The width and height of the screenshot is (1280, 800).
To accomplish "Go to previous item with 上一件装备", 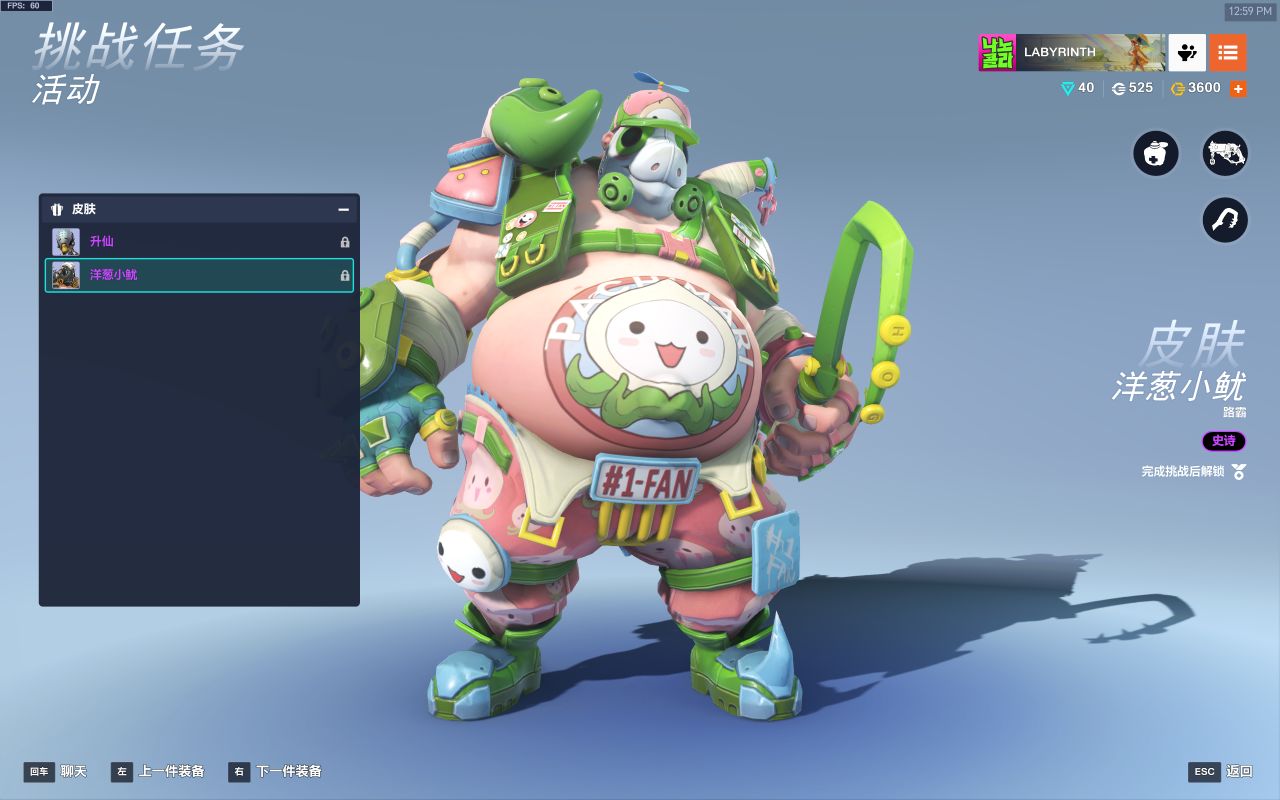I will pos(158,771).
